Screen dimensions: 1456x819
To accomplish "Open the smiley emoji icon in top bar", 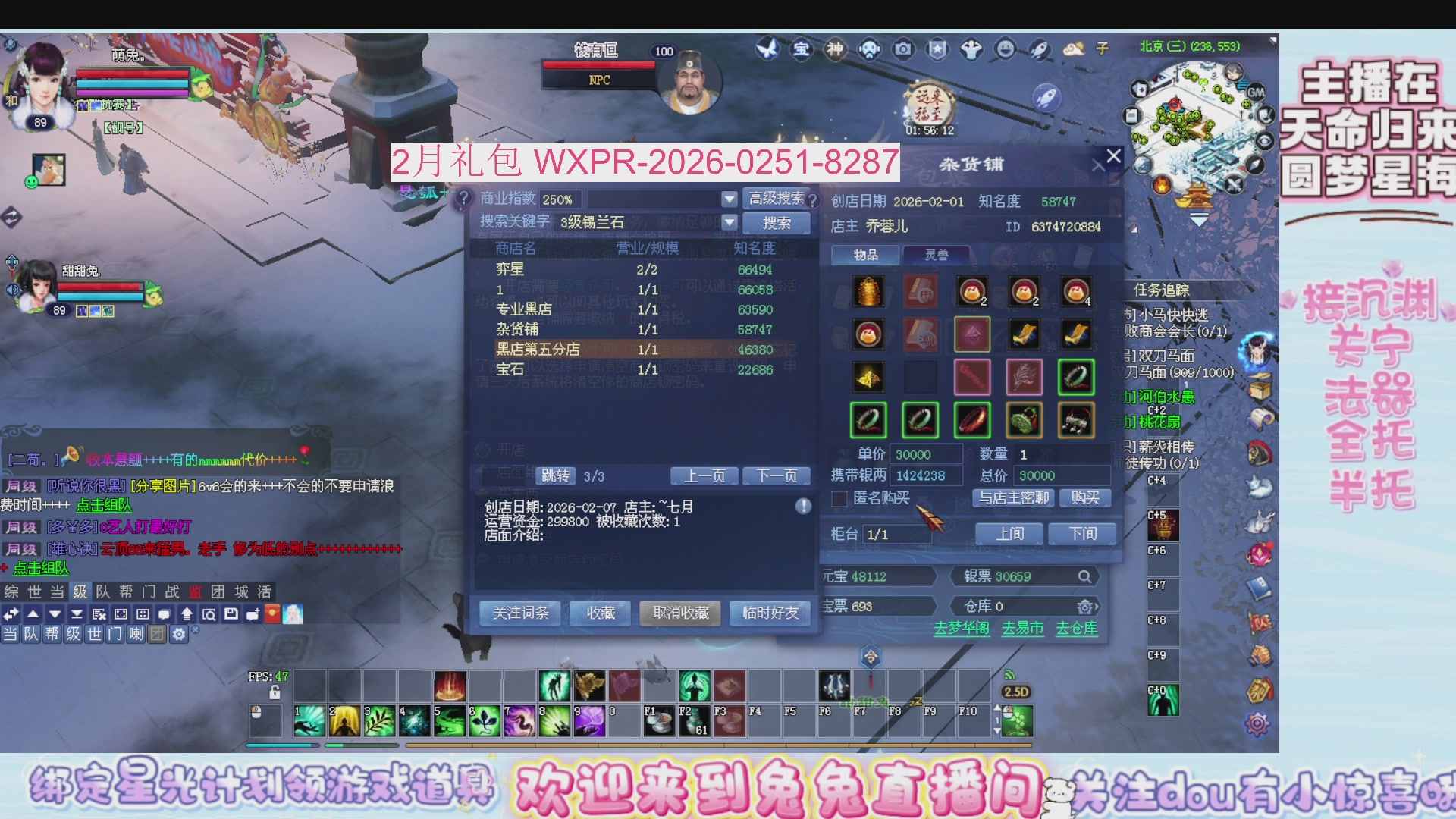I will (x=1005, y=49).
